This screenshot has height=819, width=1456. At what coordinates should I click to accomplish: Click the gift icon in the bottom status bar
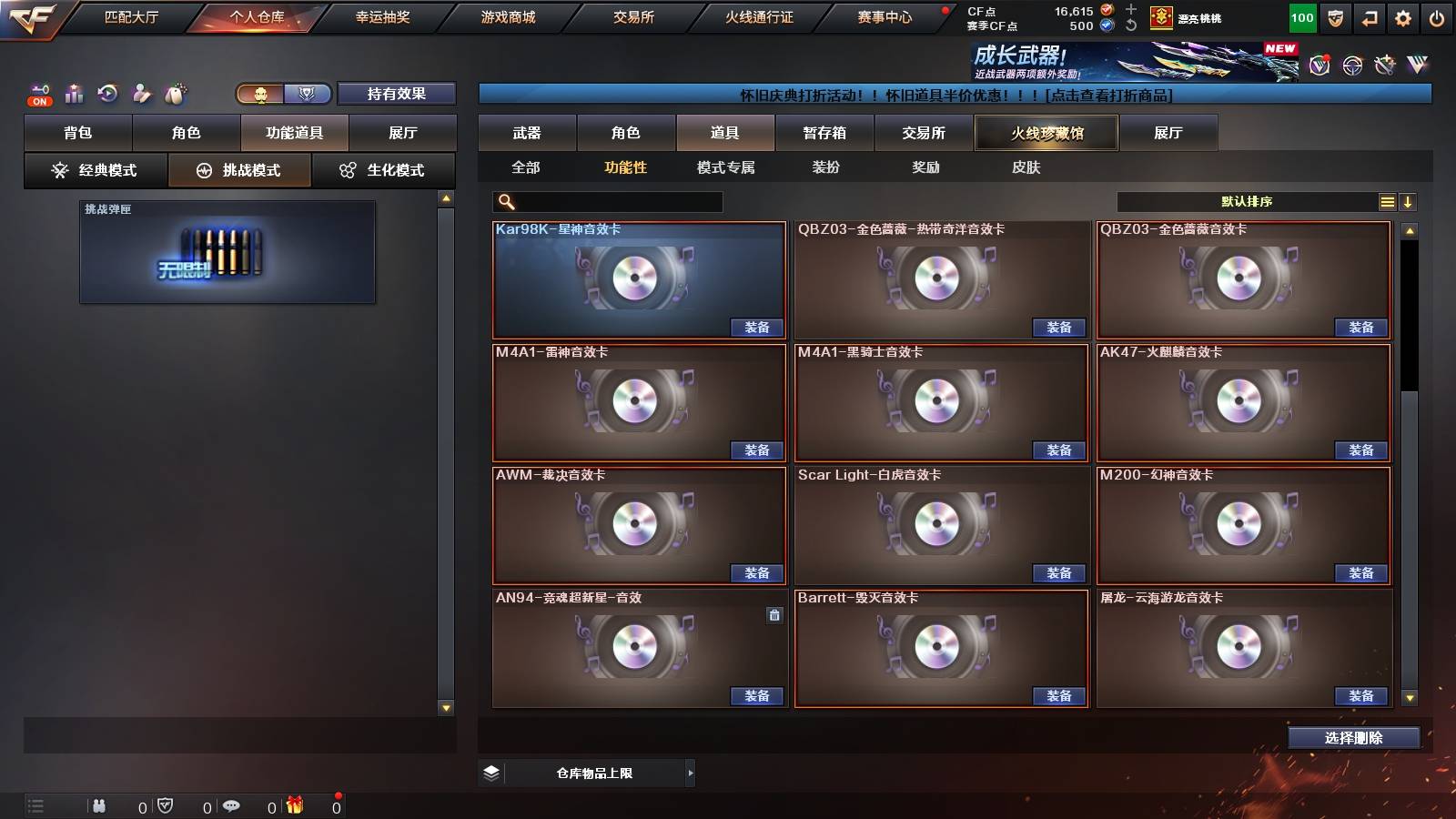click(295, 805)
